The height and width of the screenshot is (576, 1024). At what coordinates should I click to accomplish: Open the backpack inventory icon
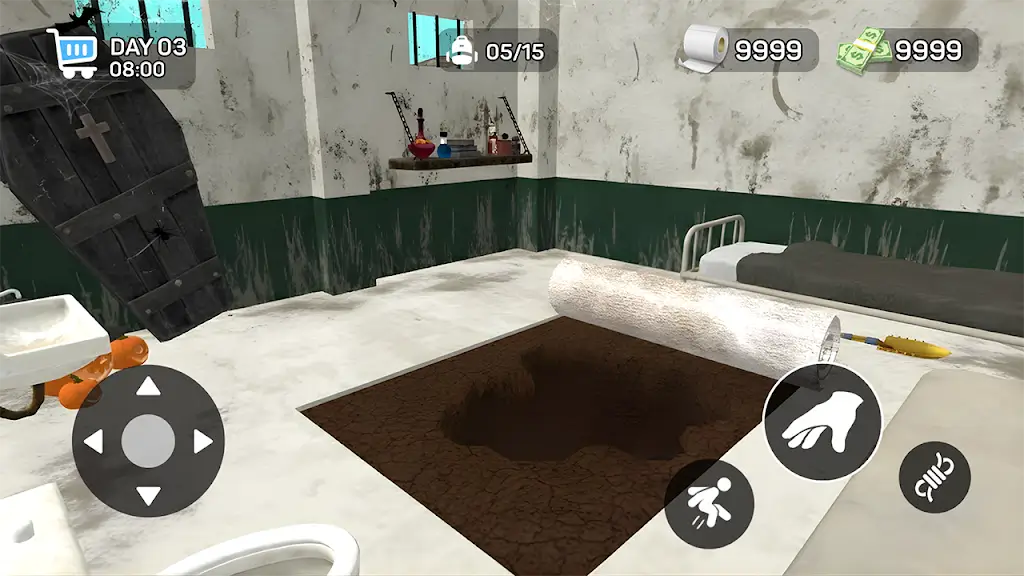click(x=462, y=50)
